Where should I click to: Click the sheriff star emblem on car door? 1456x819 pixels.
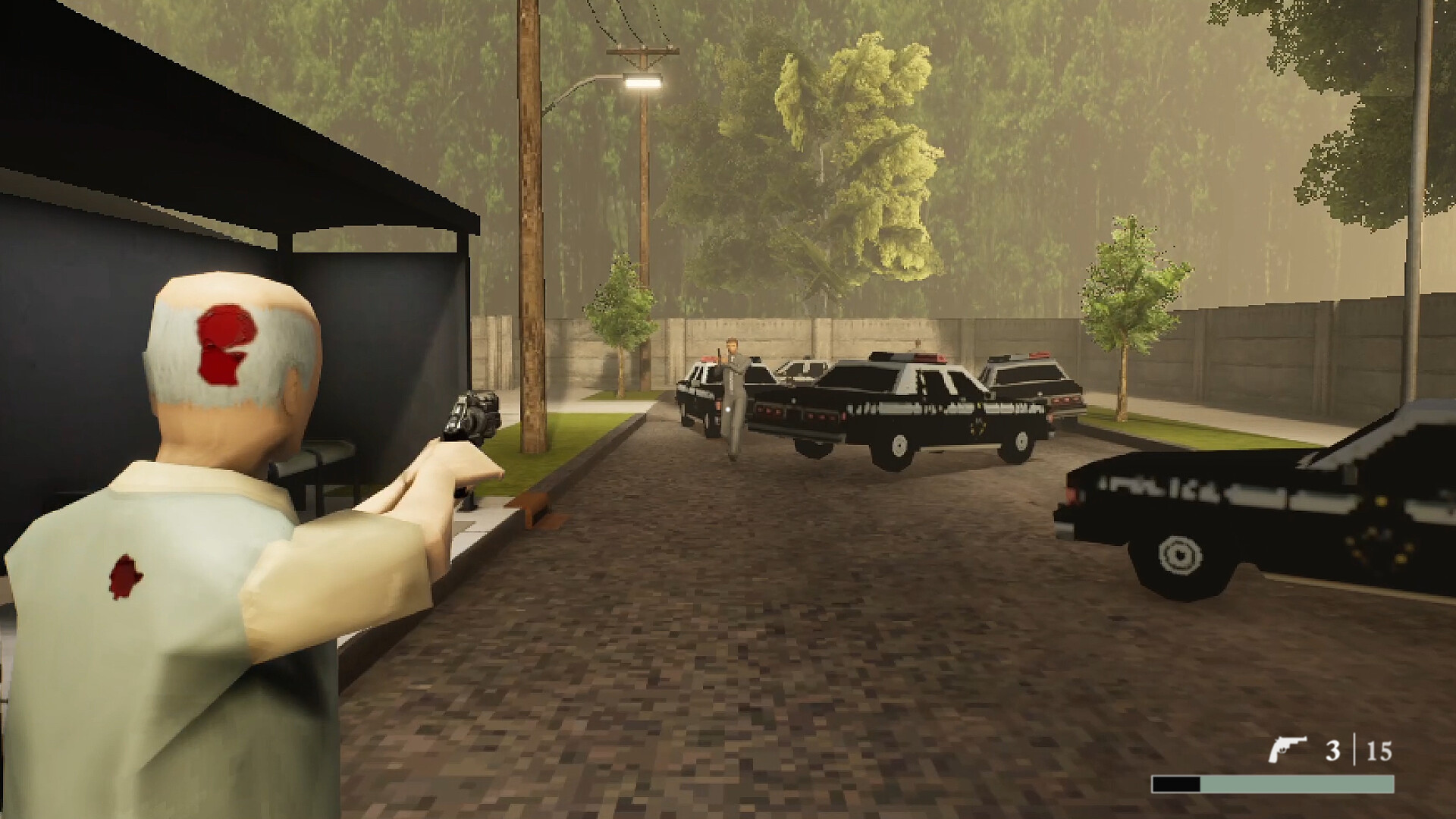click(x=979, y=426)
